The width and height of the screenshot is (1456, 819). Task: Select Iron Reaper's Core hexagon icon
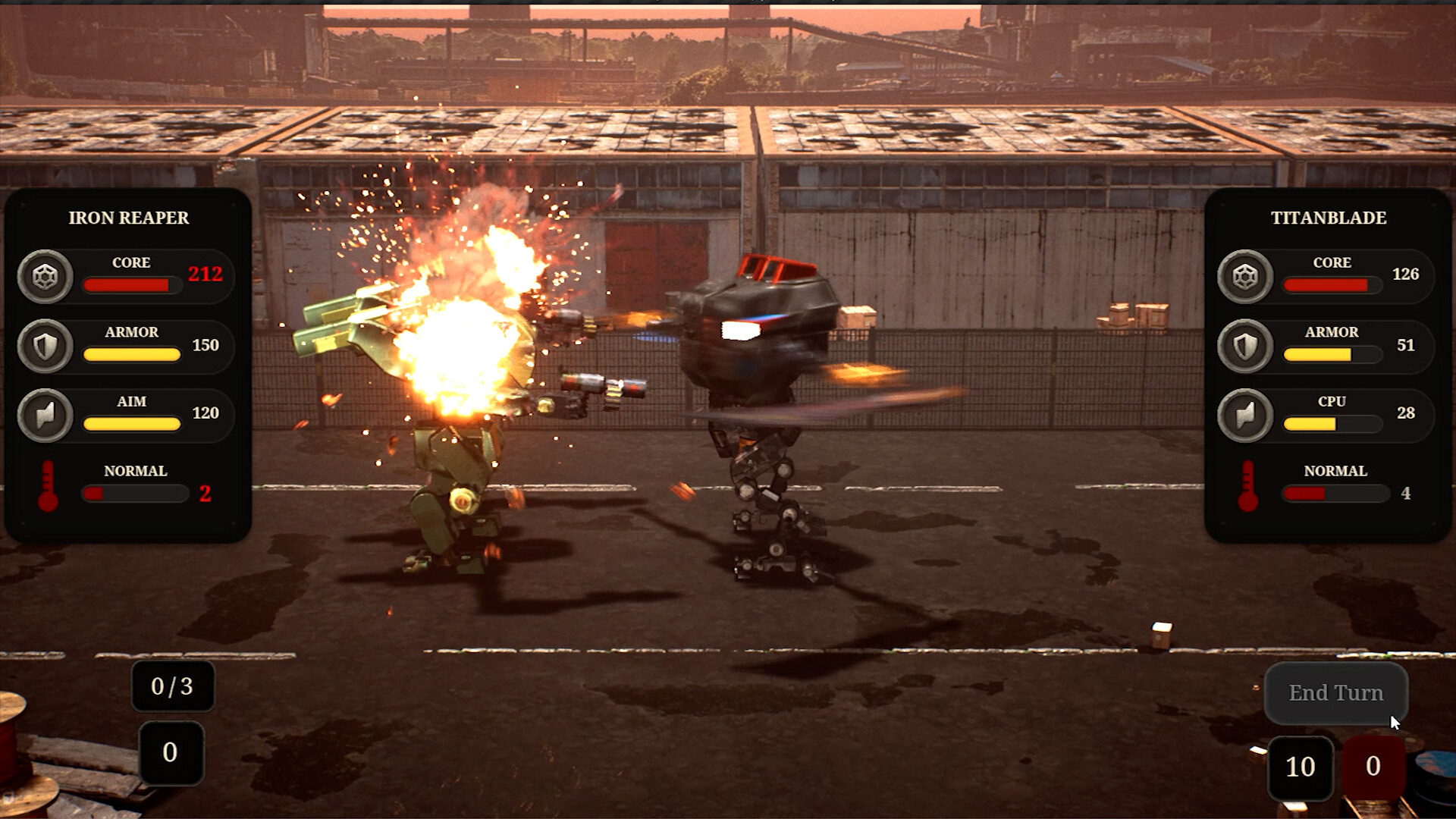pos(45,275)
